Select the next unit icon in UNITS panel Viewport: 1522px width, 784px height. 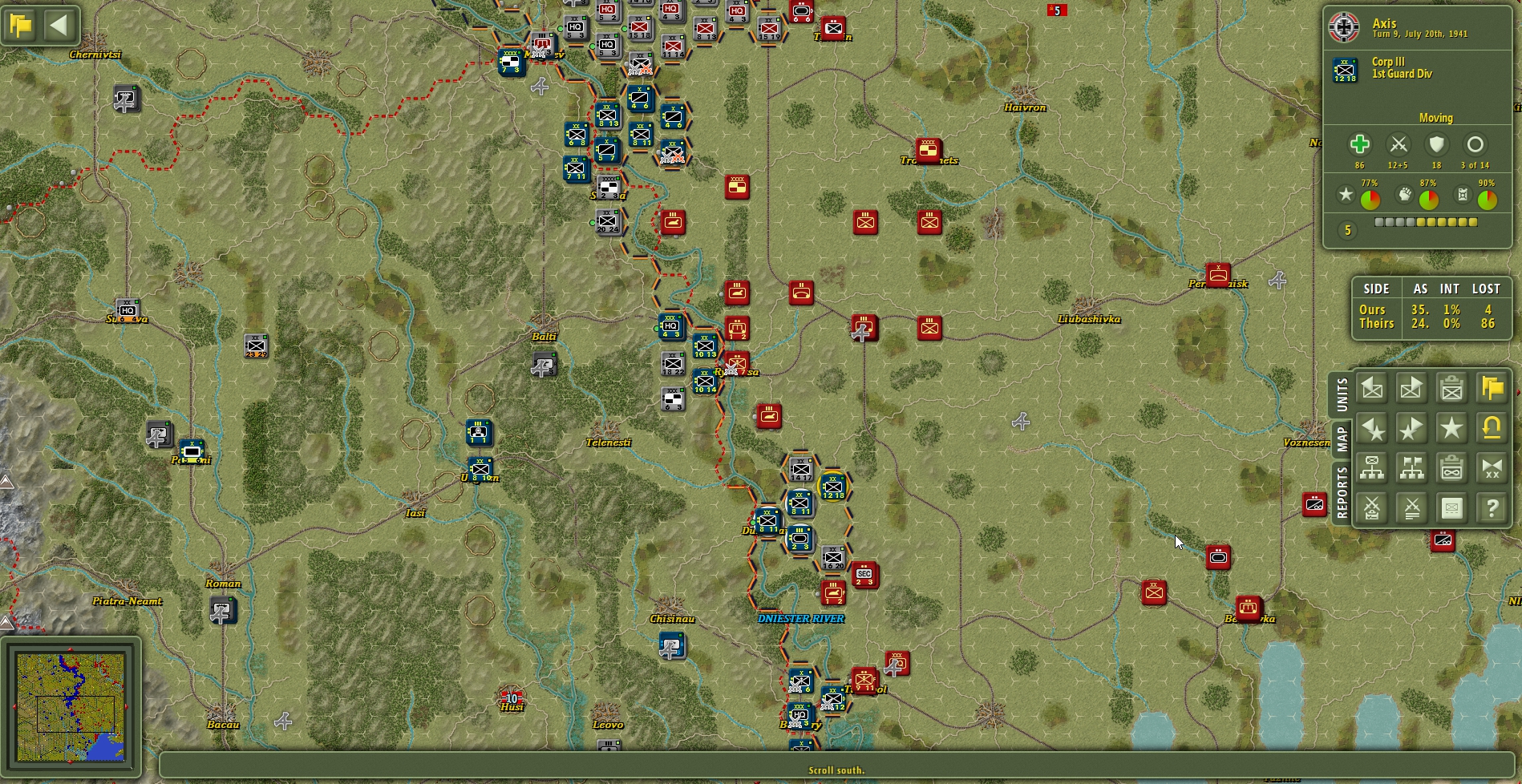(x=1412, y=389)
